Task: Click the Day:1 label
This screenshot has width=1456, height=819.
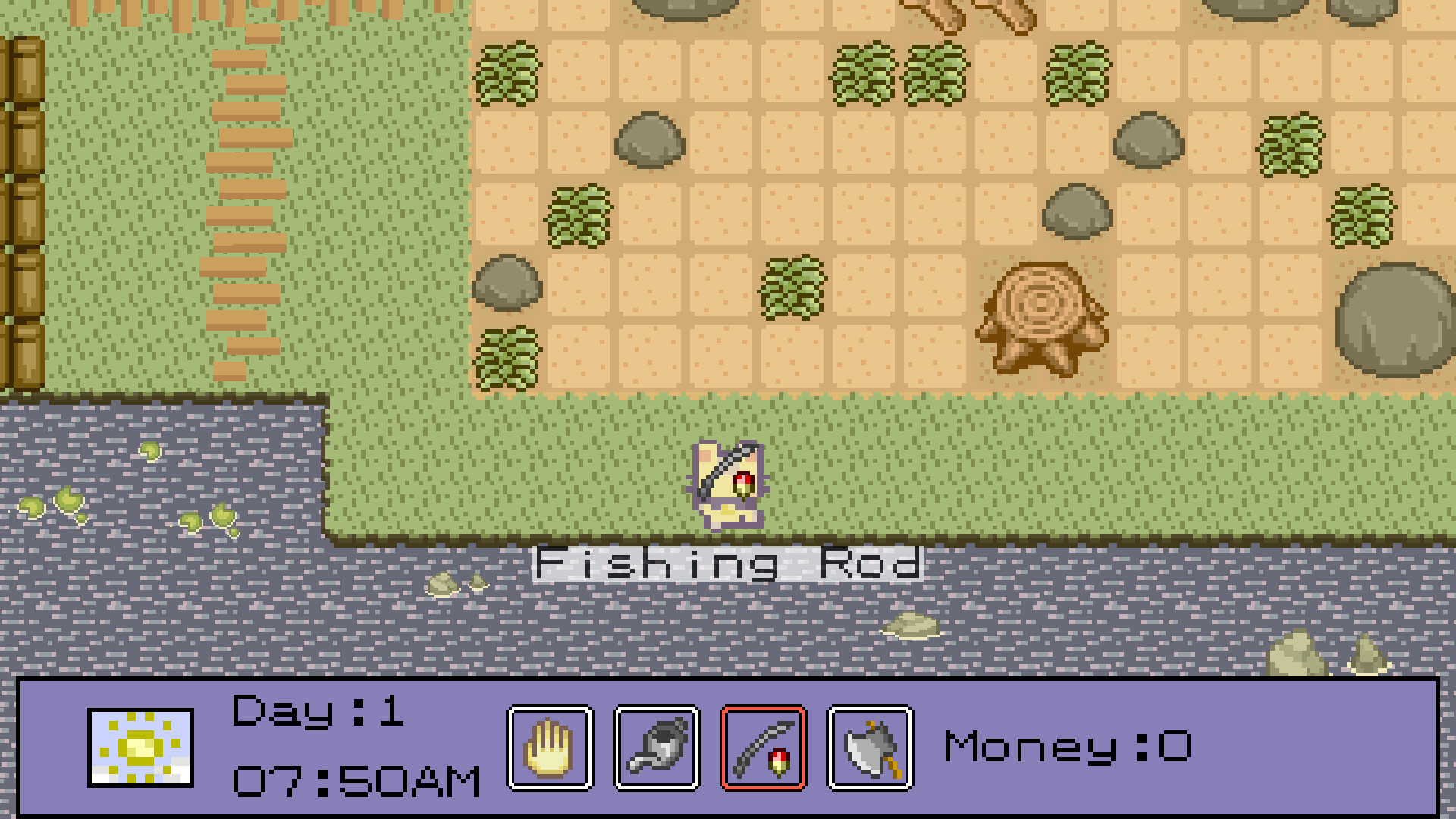Action: pyautogui.click(x=315, y=713)
